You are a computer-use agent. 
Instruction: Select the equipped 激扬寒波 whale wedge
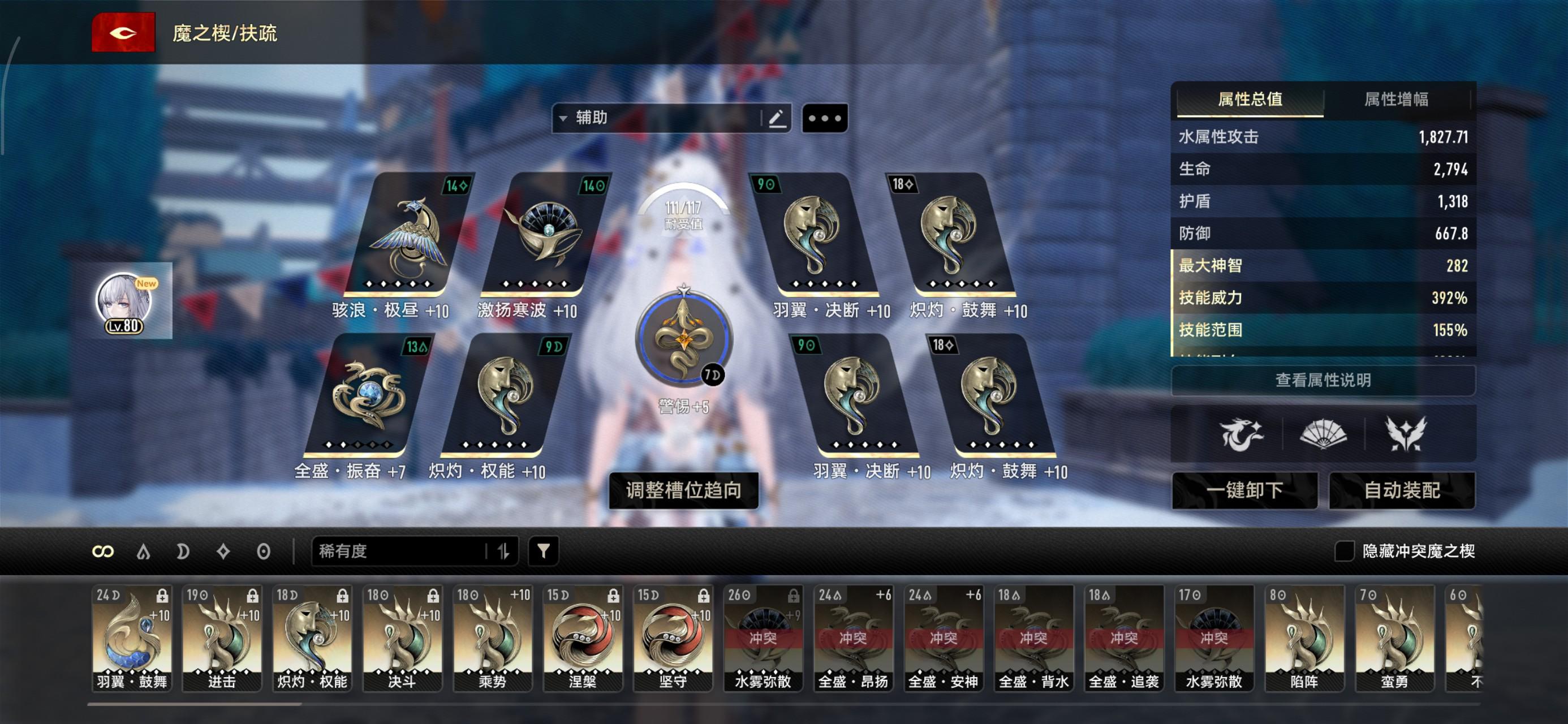click(x=545, y=234)
